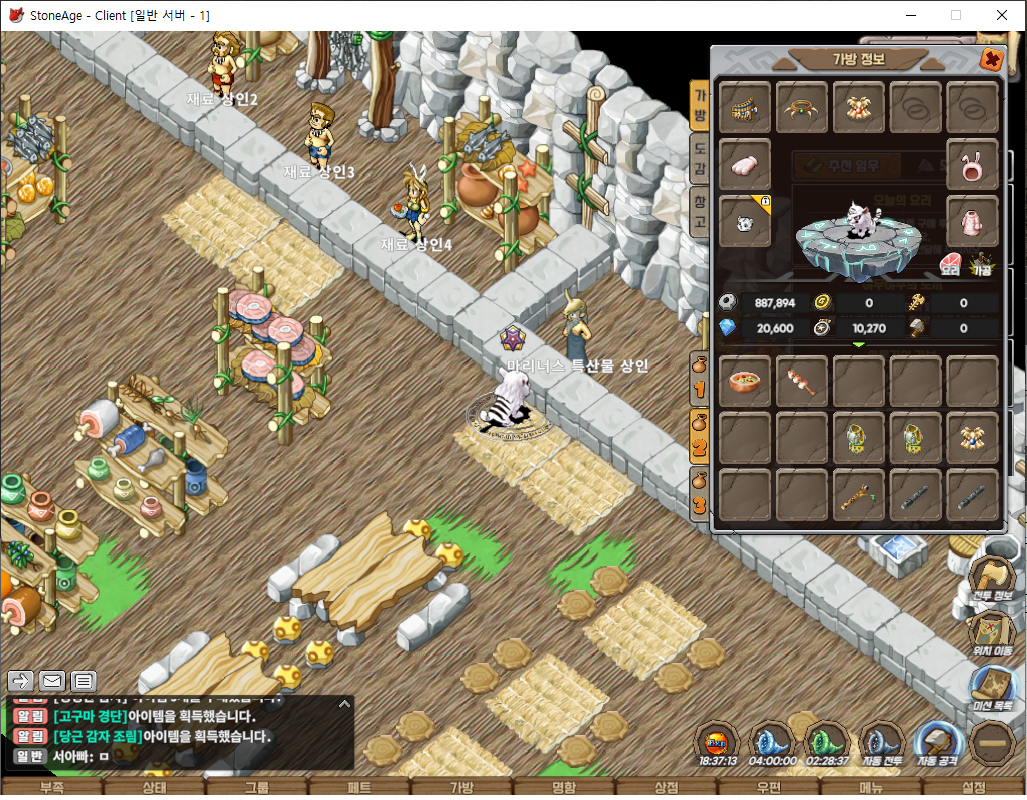Open the 가공 processing button
Screen dimensions: 1027x800
coord(982,265)
